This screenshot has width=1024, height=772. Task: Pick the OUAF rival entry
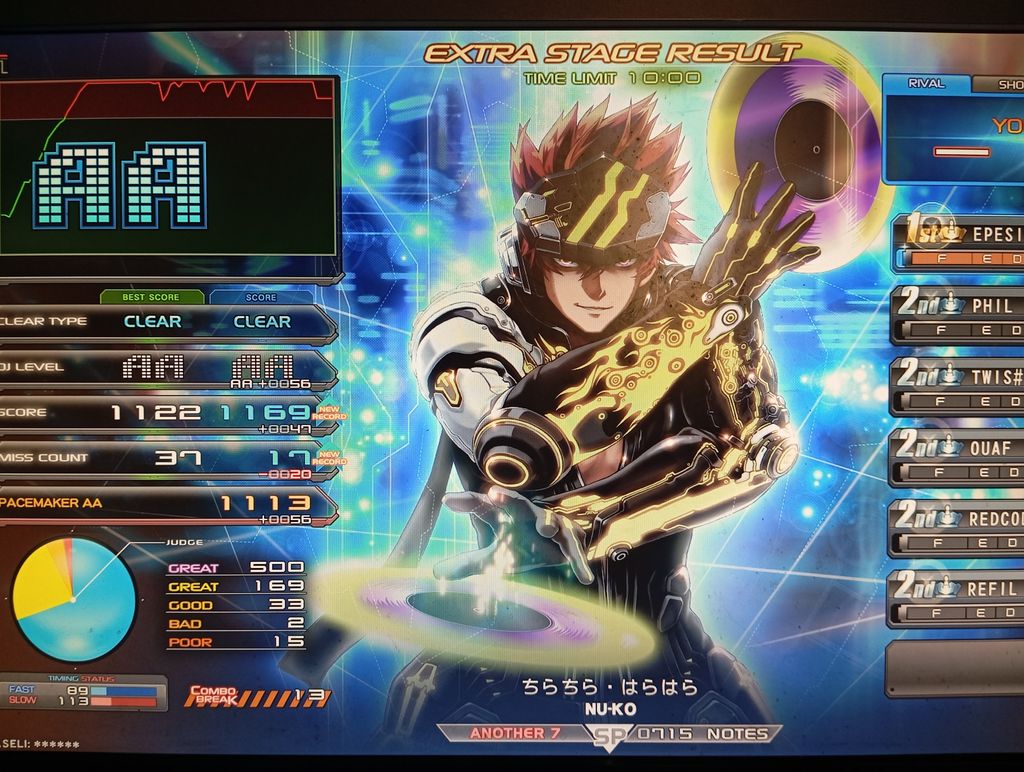[x=960, y=457]
